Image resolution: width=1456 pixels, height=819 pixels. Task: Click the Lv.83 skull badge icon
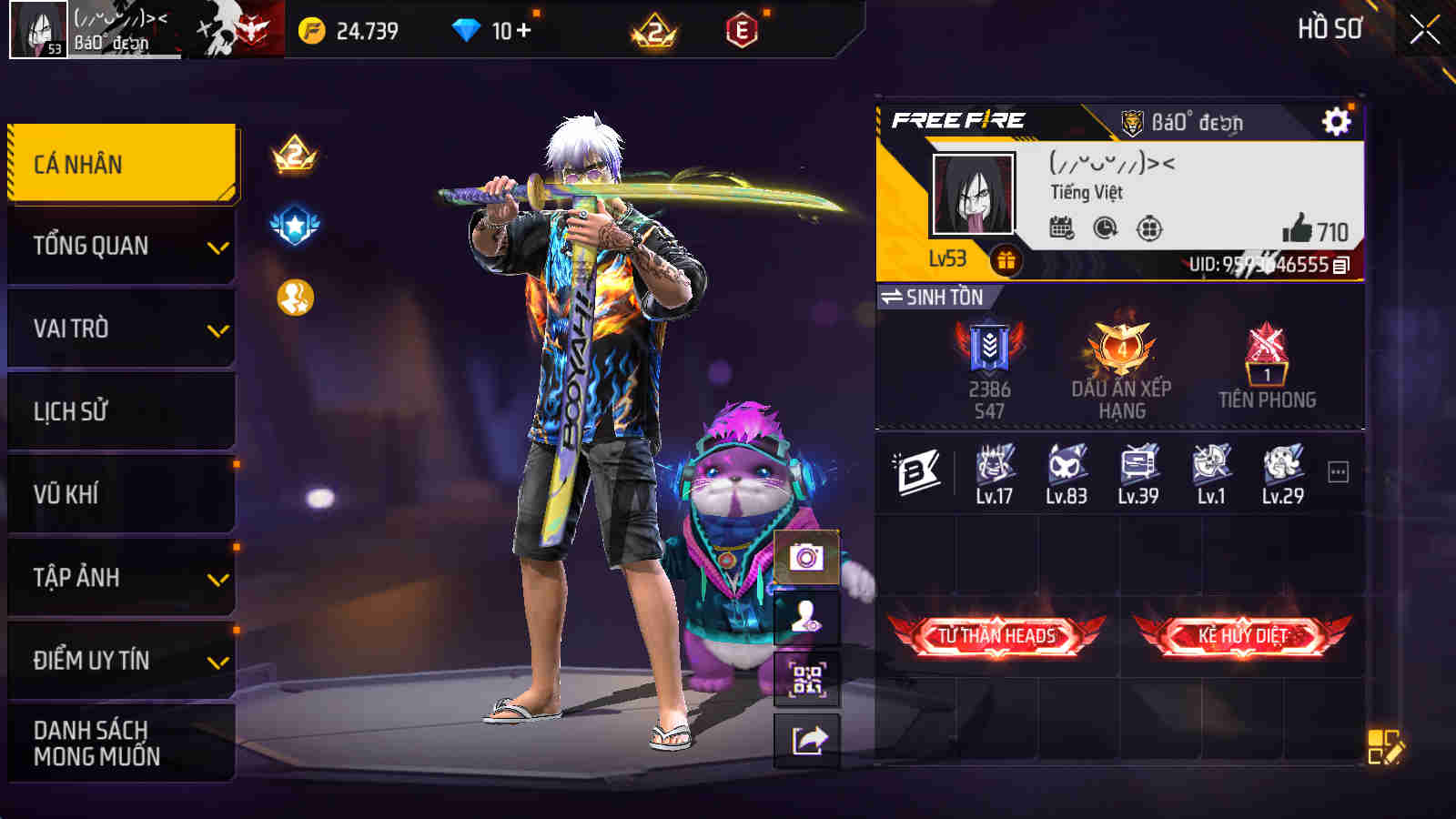pyautogui.click(x=1068, y=469)
